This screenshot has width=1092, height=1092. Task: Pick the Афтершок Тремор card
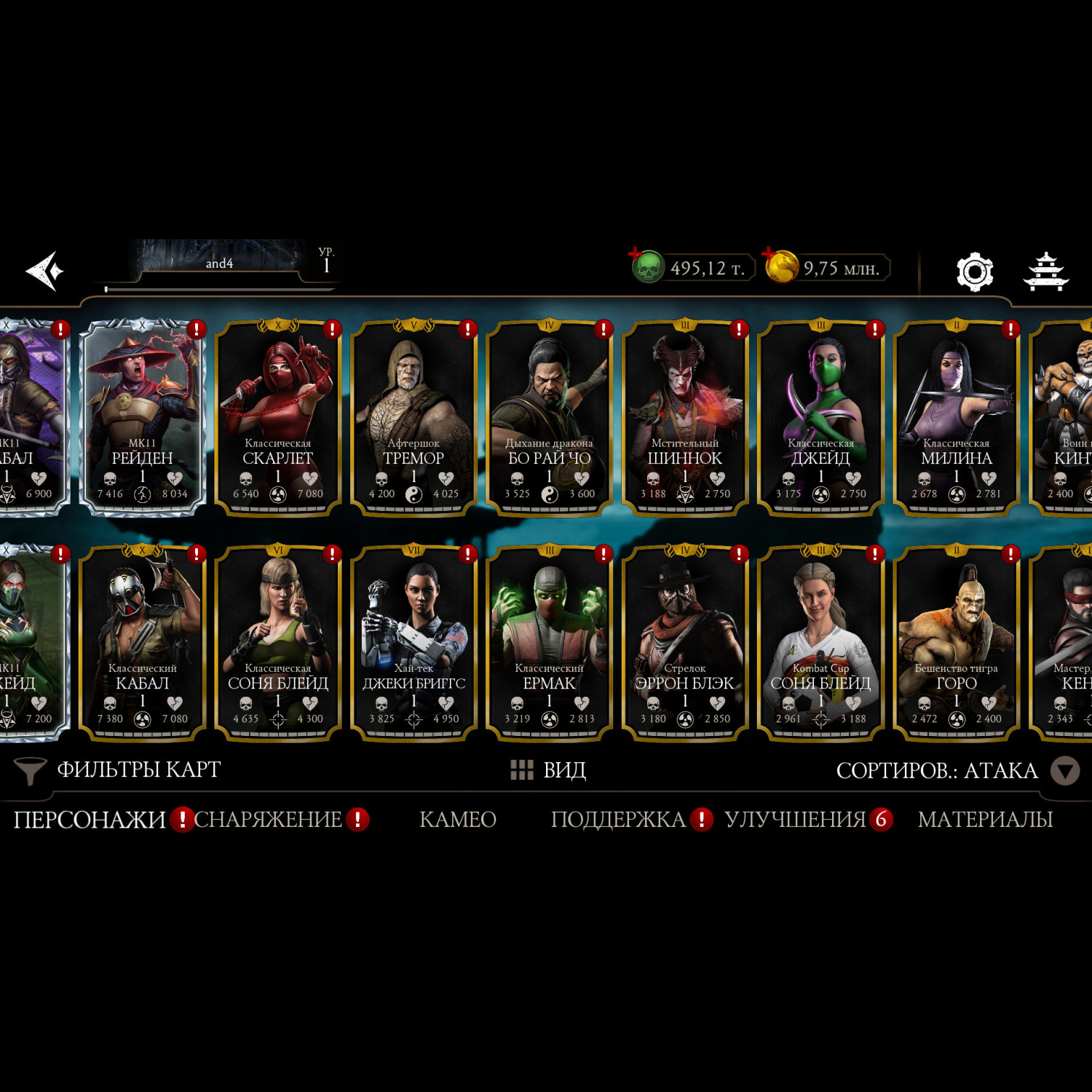pyautogui.click(x=414, y=417)
